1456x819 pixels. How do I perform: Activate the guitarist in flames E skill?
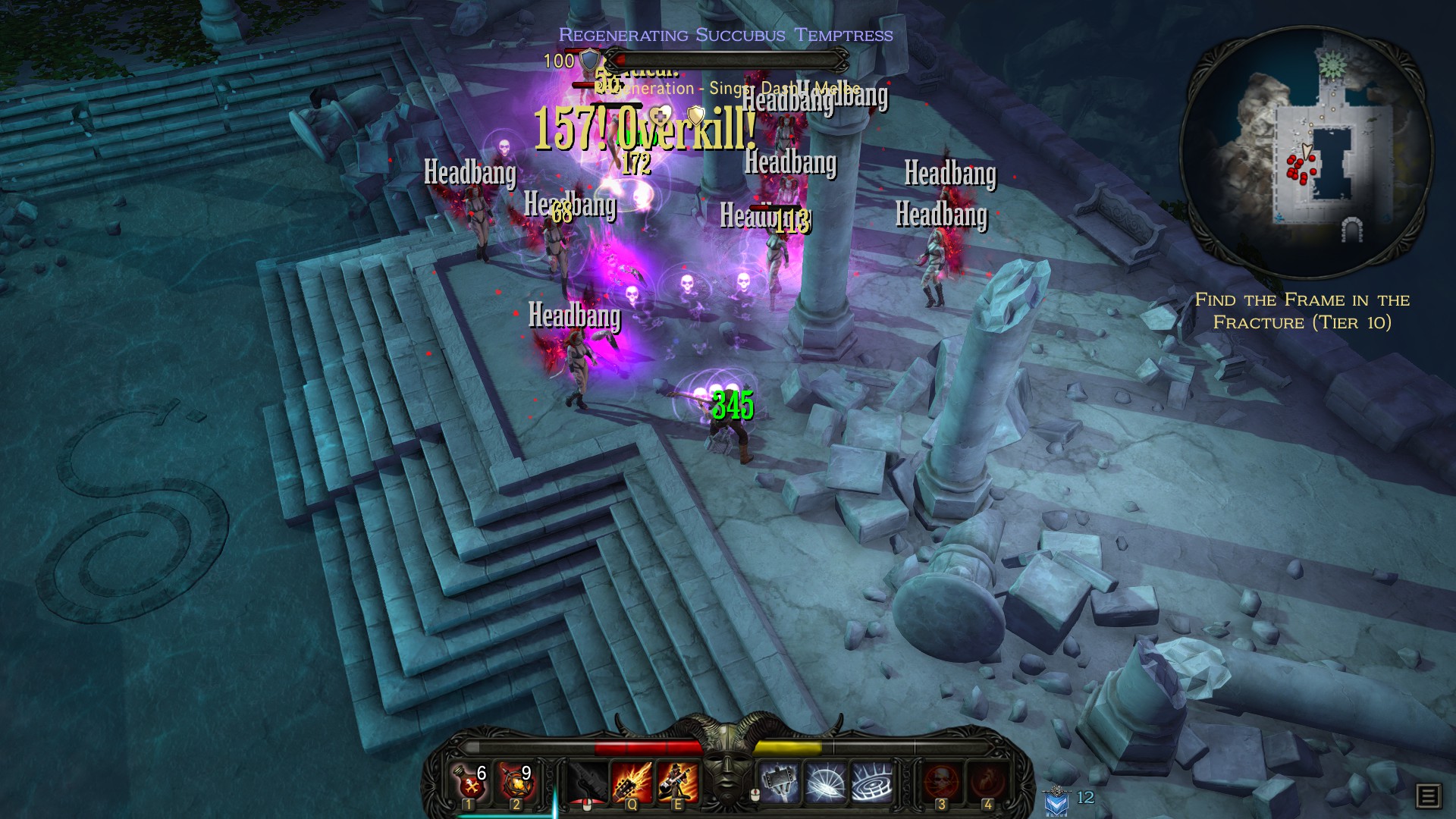point(677,783)
